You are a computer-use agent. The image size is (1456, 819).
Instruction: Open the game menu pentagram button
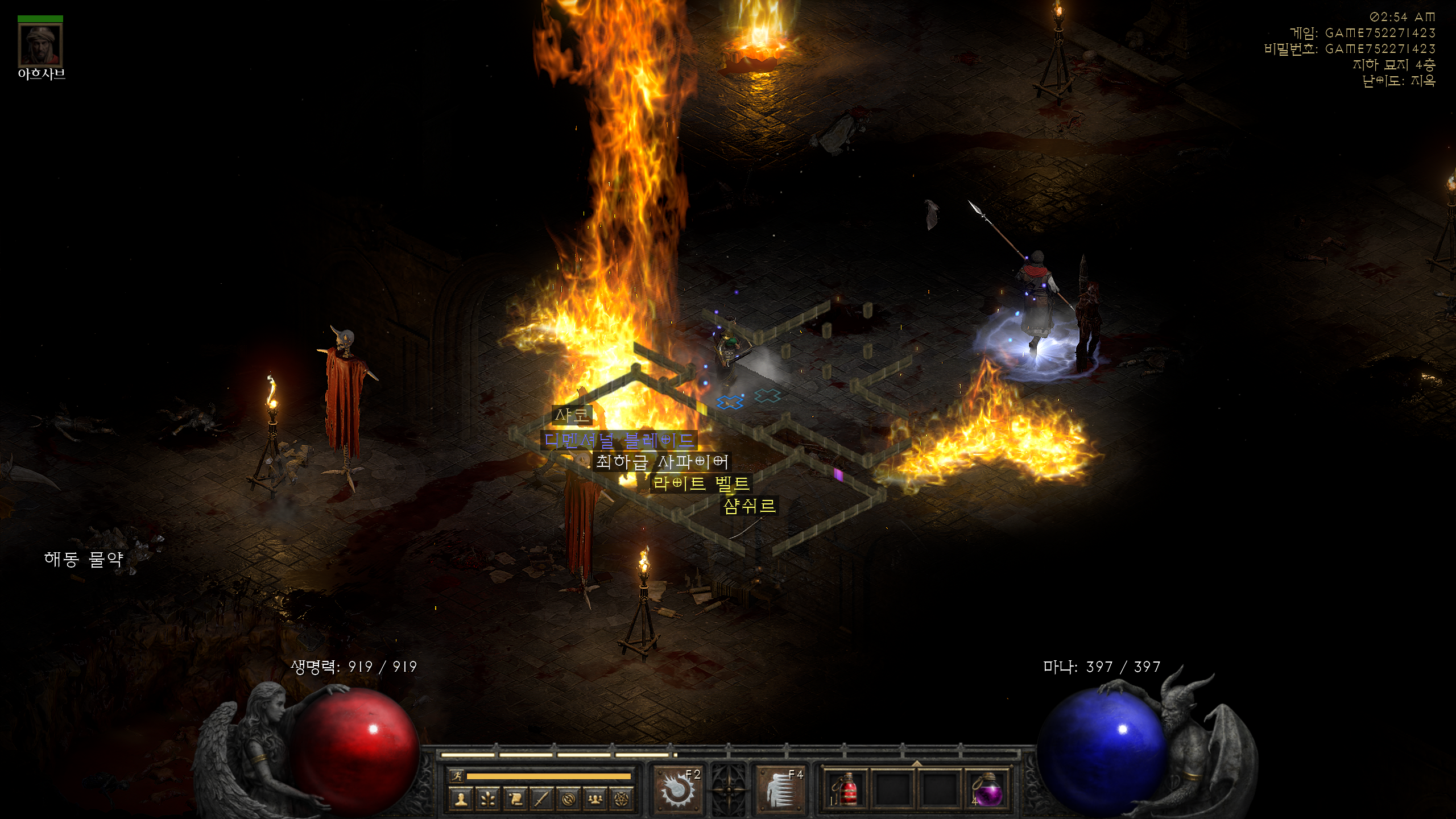[x=622, y=799]
